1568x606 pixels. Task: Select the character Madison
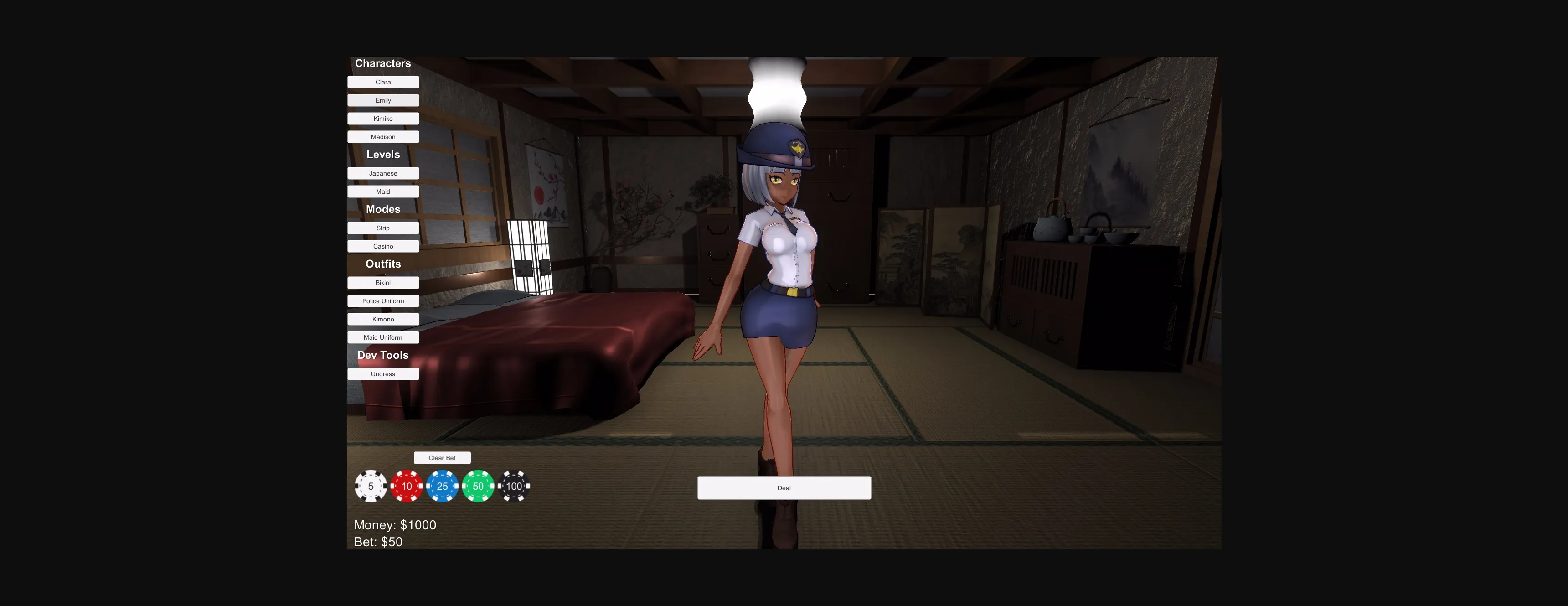383,136
